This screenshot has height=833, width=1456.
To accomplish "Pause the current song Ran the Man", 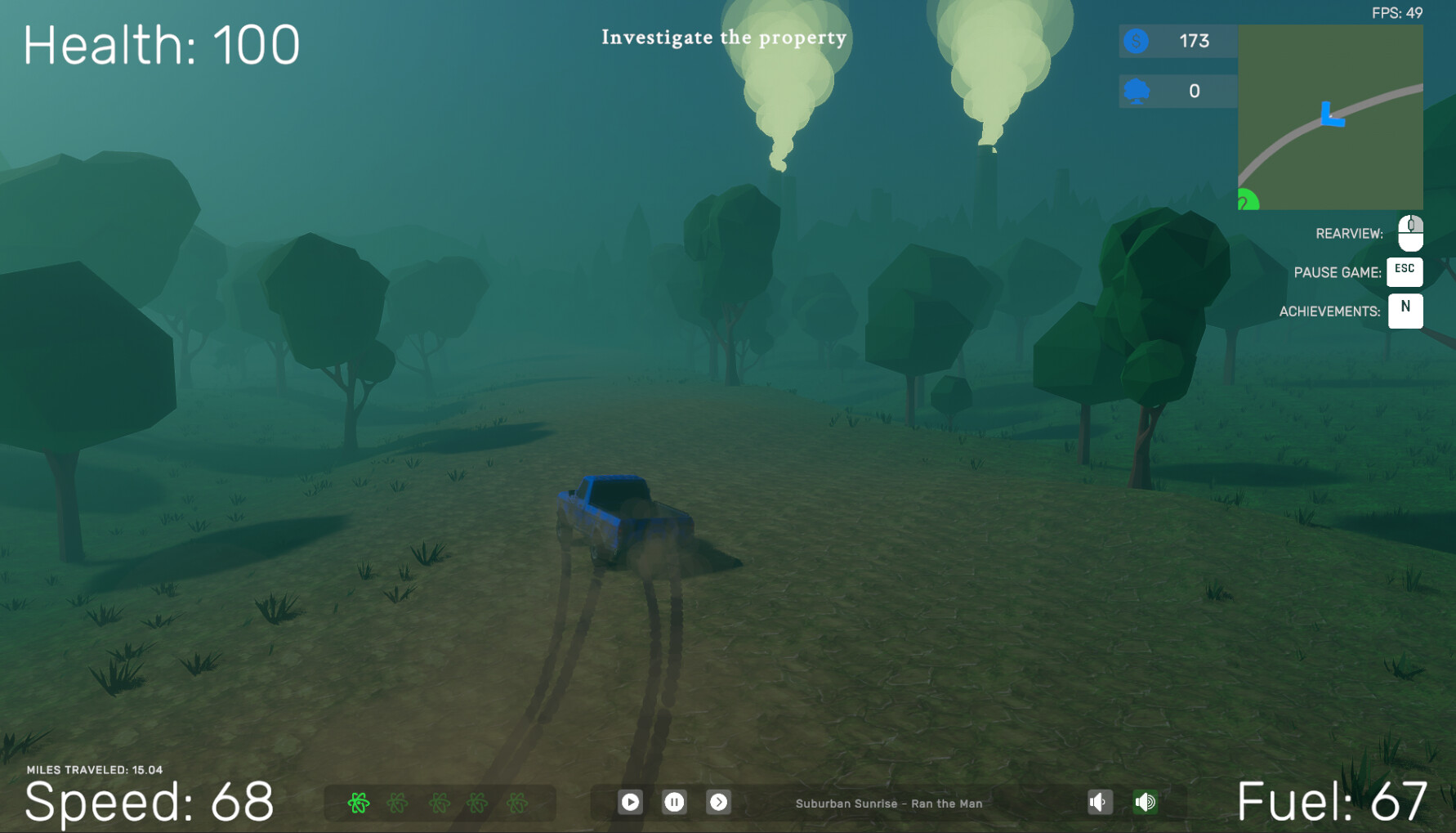I will pyautogui.click(x=675, y=803).
